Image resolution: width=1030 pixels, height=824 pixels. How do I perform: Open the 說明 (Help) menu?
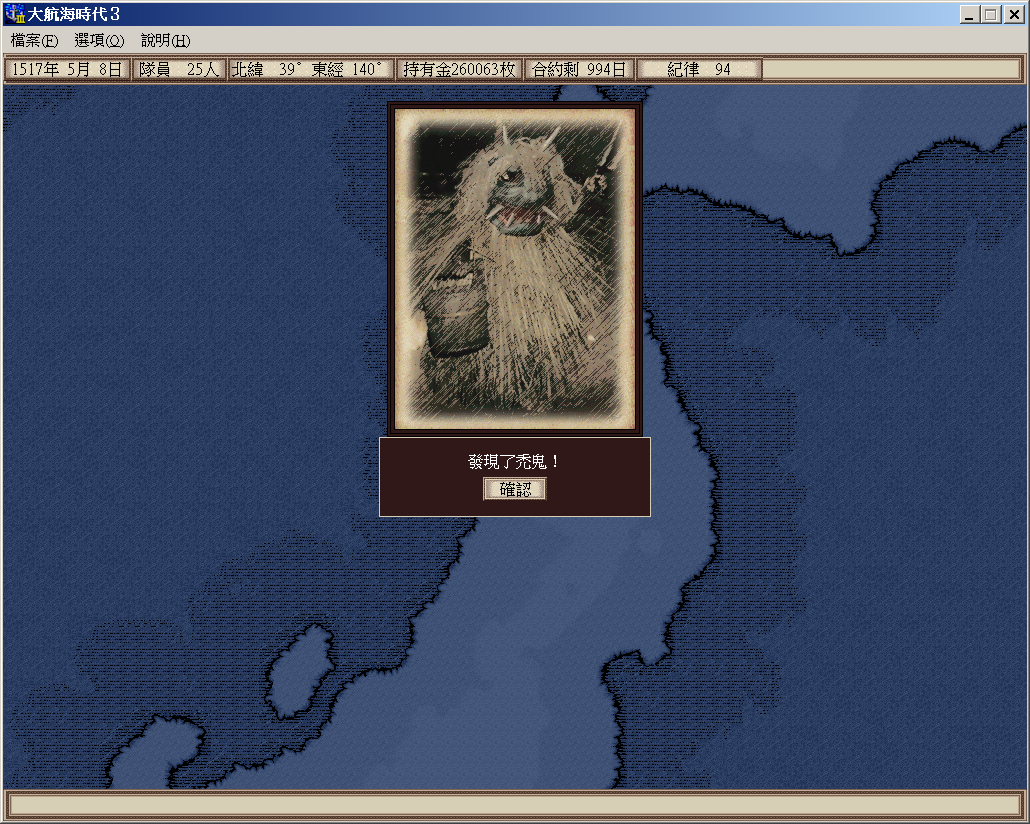pyautogui.click(x=165, y=41)
